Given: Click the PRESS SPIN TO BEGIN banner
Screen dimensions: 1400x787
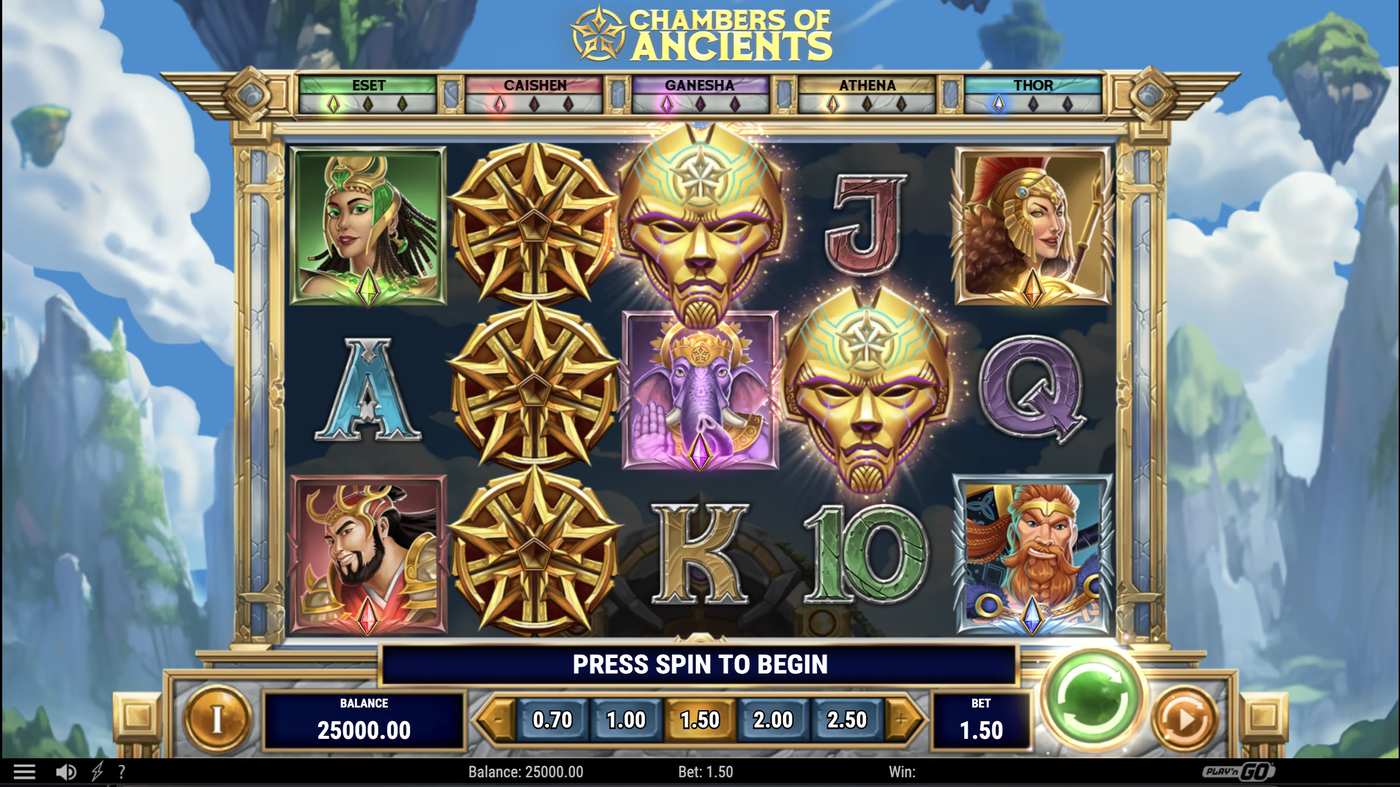Looking at the screenshot, I should 698,664.
